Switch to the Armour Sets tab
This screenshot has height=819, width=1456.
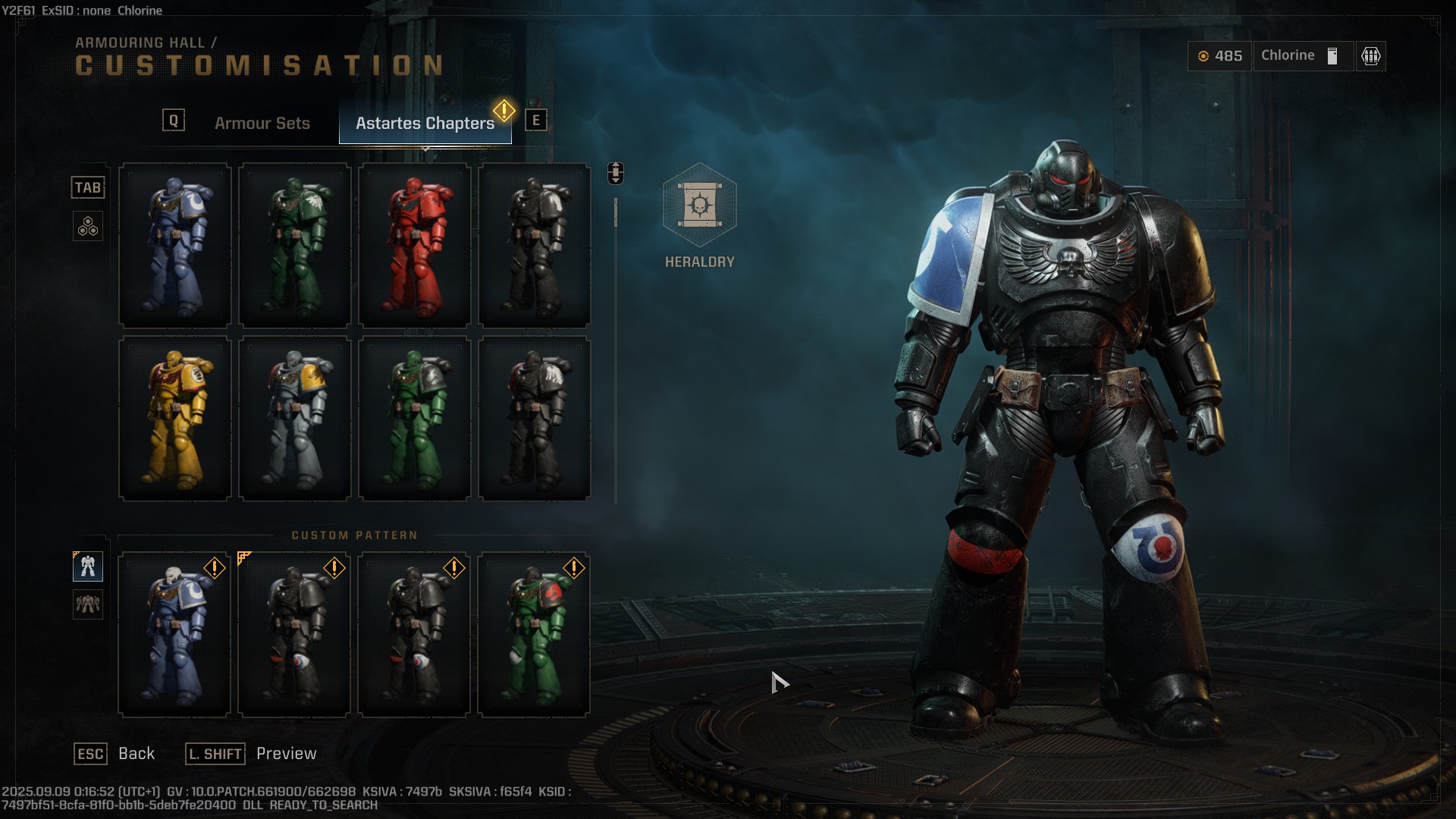[x=262, y=122]
